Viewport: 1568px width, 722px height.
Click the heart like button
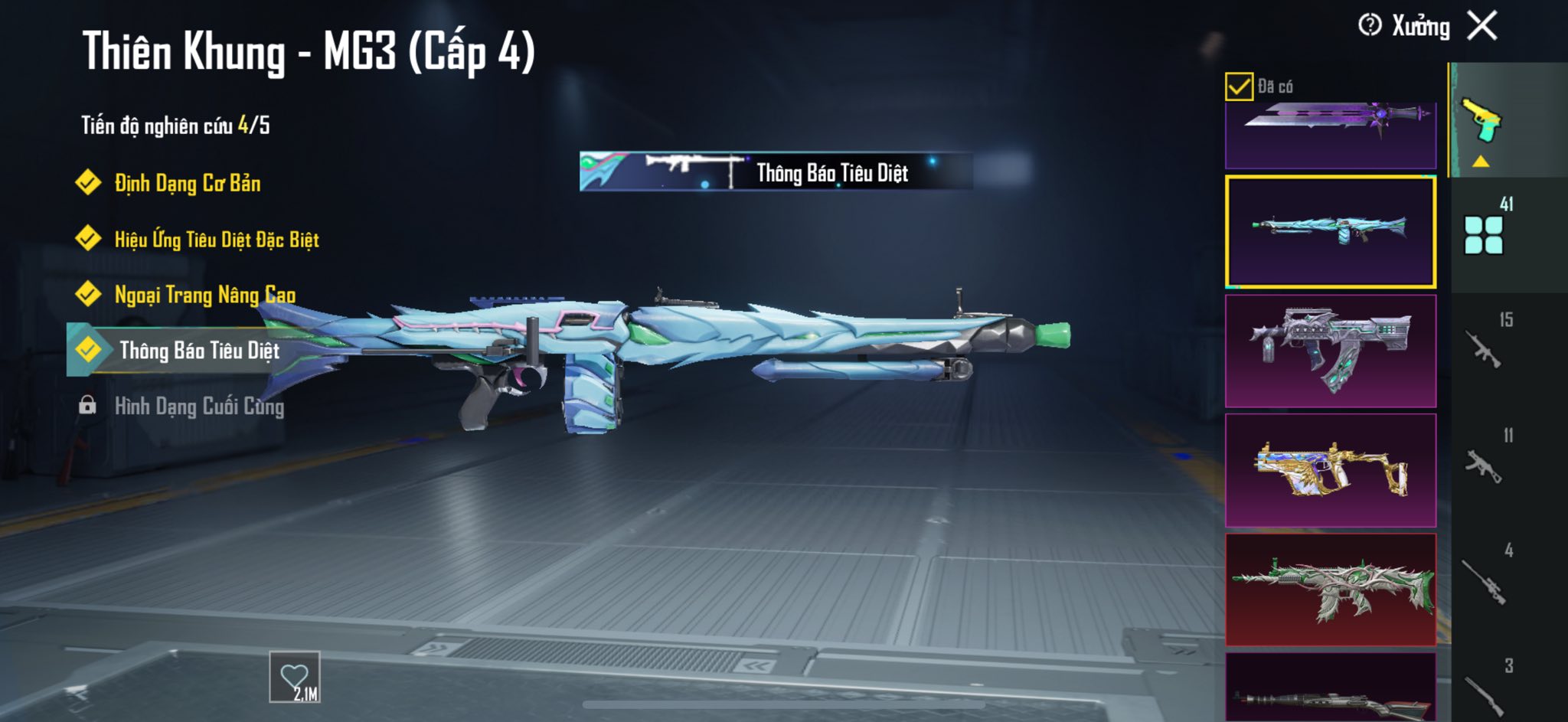(x=295, y=678)
